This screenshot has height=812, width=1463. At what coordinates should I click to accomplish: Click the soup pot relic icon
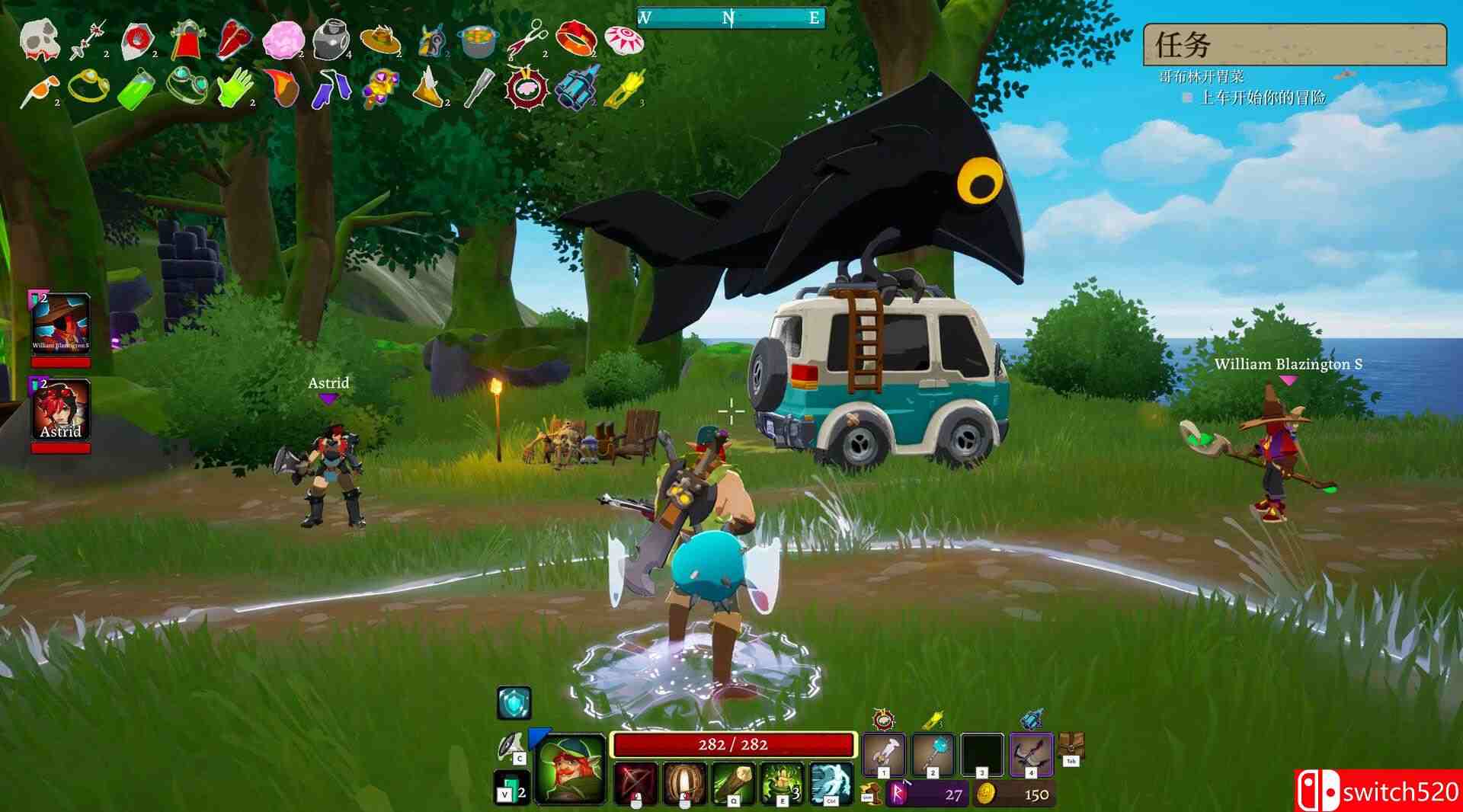(x=478, y=41)
